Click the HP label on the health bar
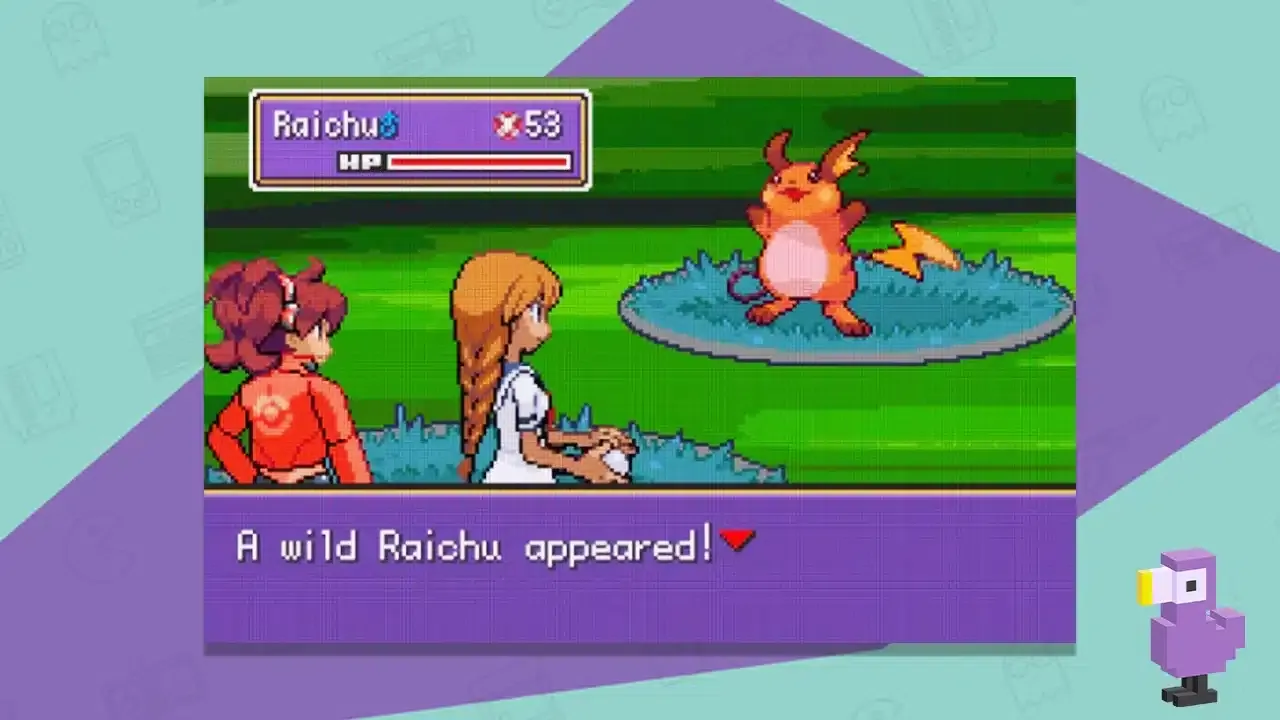 point(360,161)
